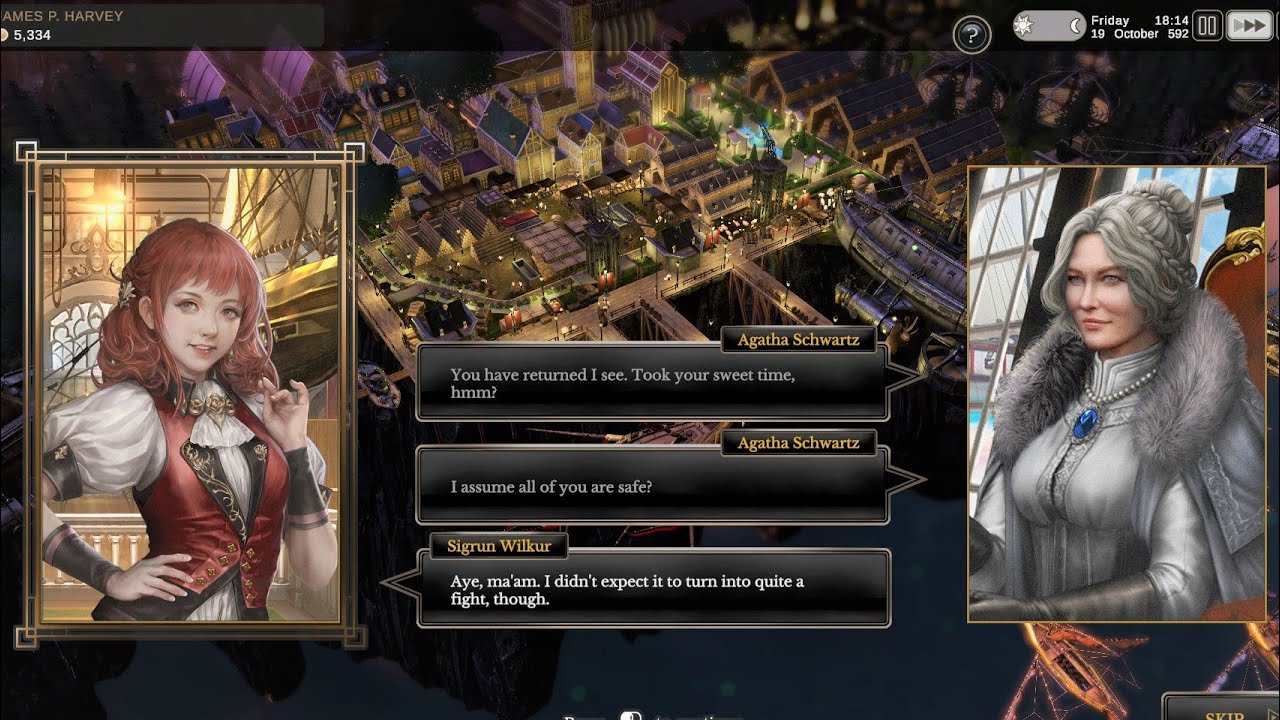This screenshot has width=1280, height=720.
Task: Skip the dialogue scene
Action: pyautogui.click(x=1224, y=711)
